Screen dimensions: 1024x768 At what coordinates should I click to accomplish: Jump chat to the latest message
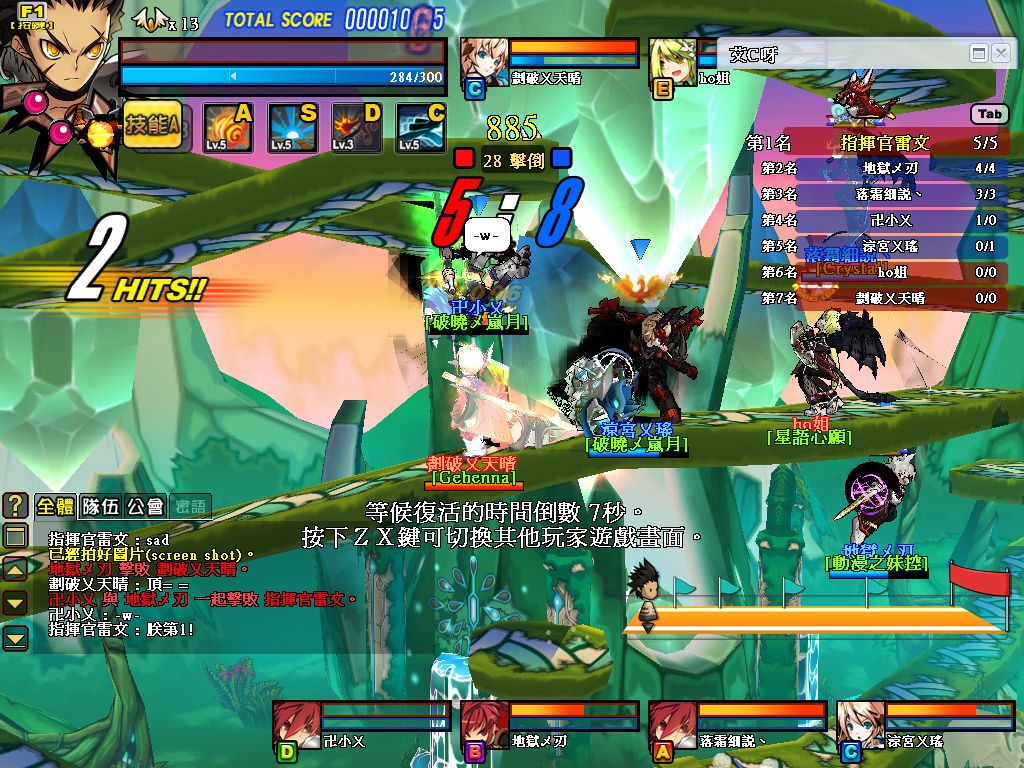click(15, 637)
